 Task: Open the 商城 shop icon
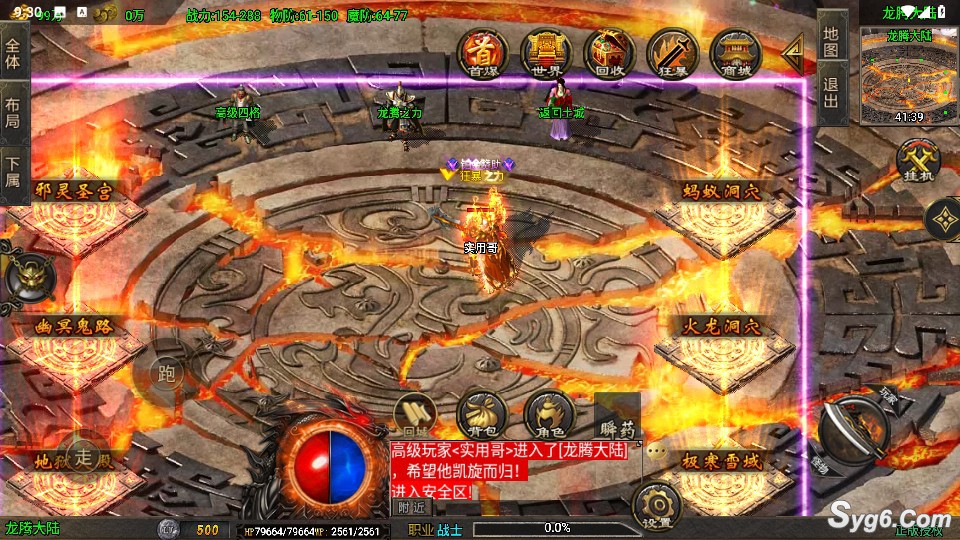pyautogui.click(x=735, y=51)
